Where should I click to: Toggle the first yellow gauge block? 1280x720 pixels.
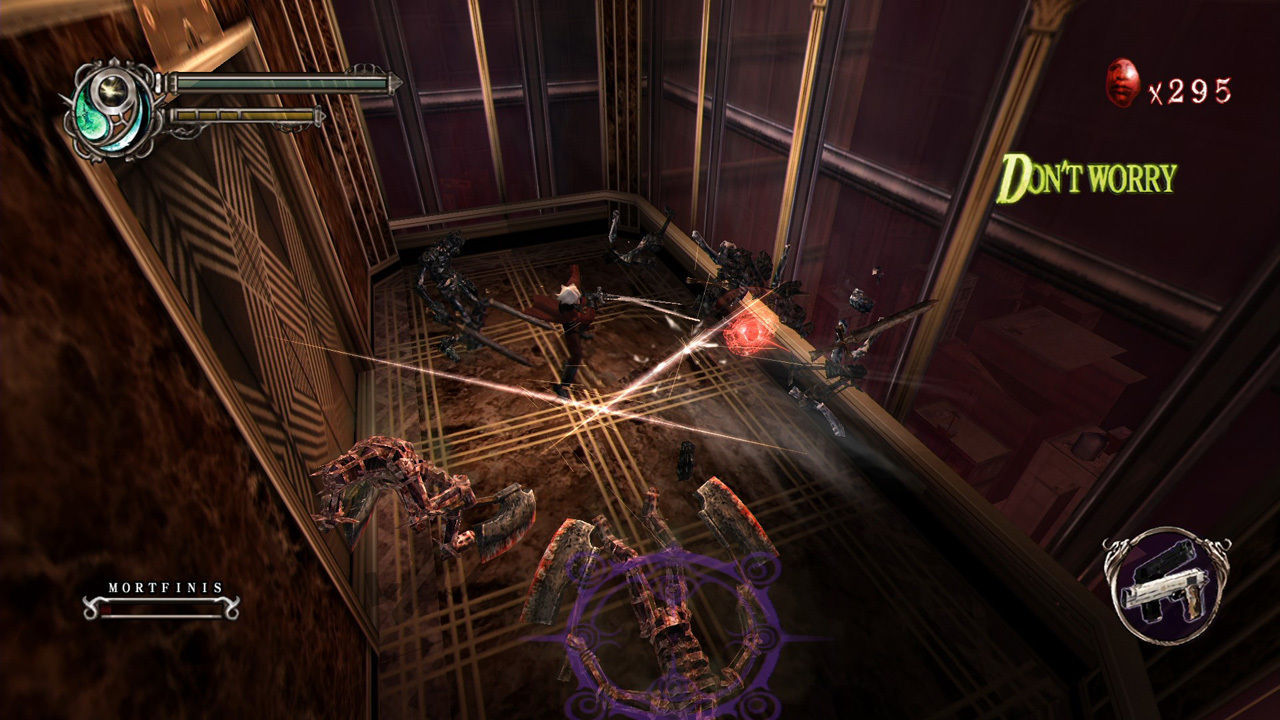(186, 115)
